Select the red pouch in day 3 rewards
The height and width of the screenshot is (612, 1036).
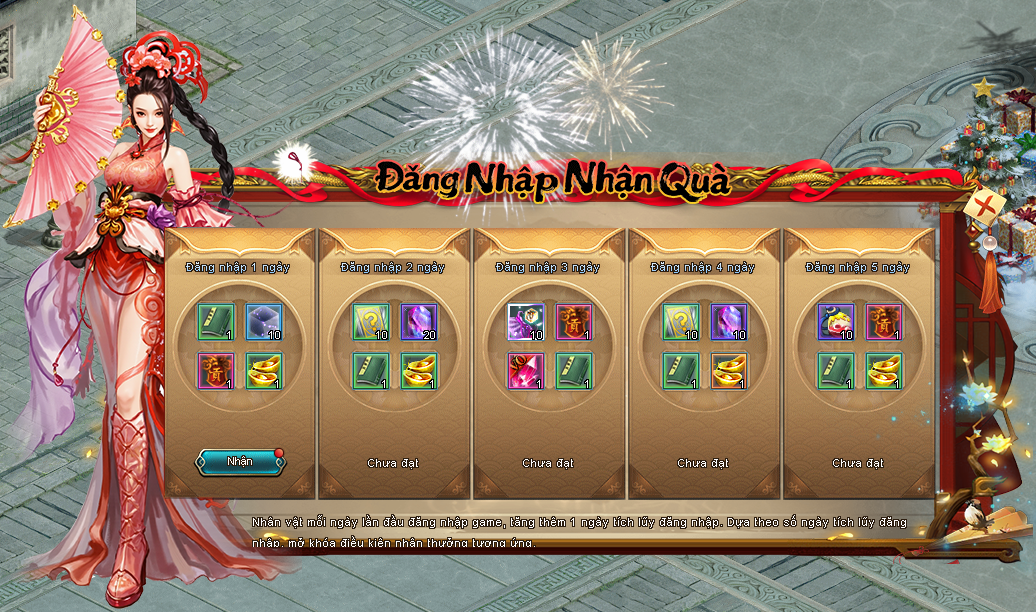(575, 322)
